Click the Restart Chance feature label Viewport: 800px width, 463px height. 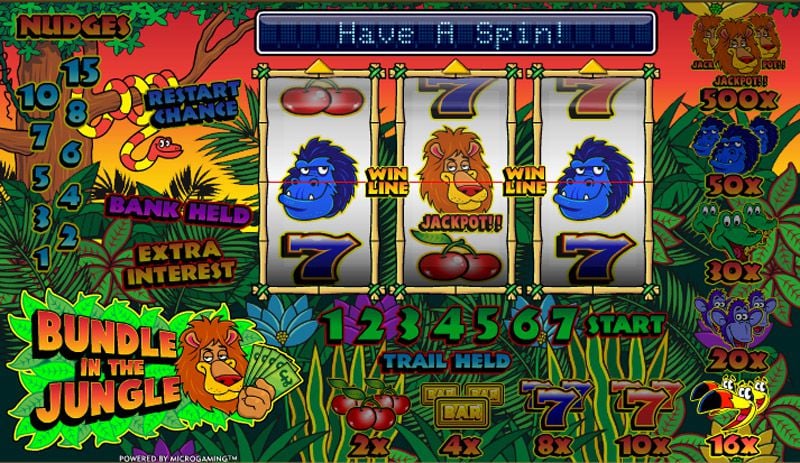pos(192,103)
